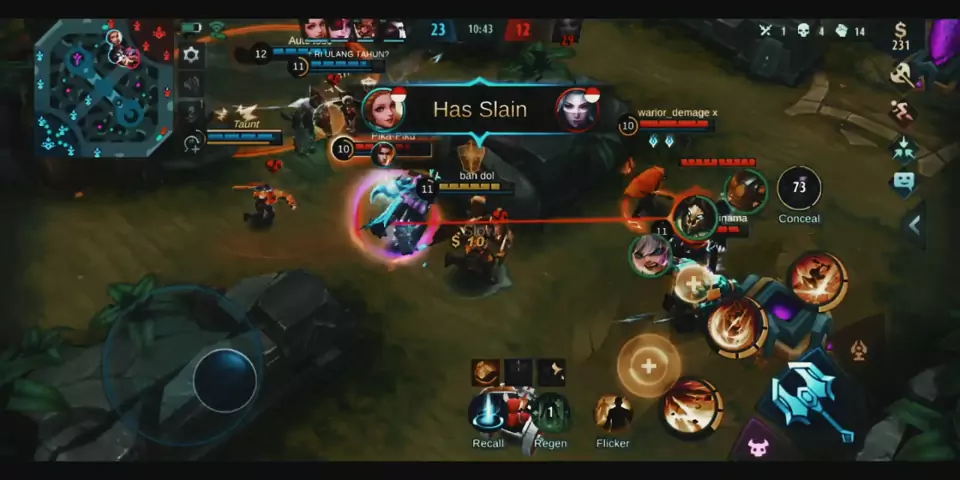This screenshot has height=480, width=960.
Task: Open the quick chat bubble
Action: tap(904, 182)
